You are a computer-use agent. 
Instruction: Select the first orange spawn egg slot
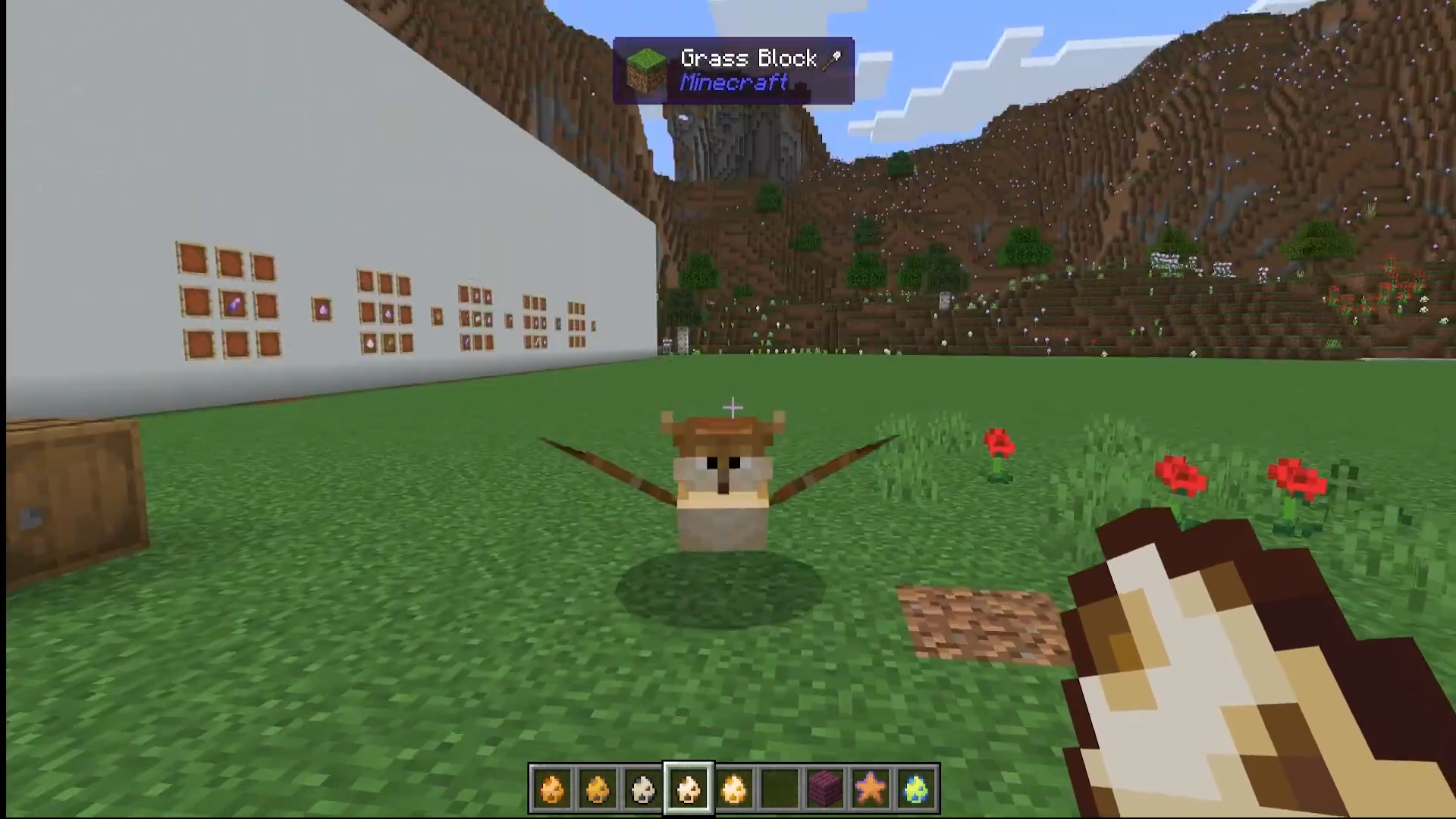552,789
